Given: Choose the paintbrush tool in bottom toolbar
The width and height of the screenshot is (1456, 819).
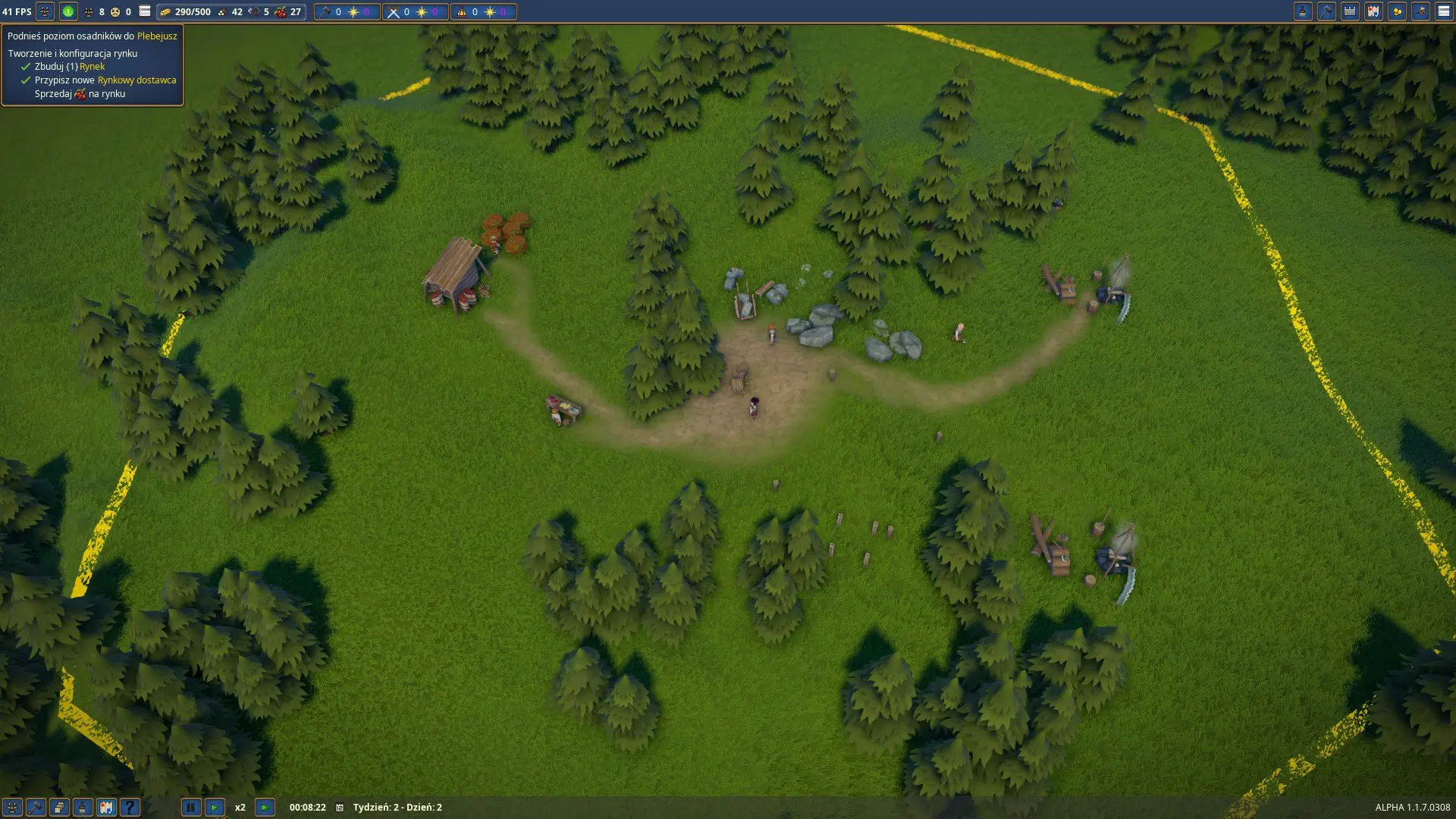Looking at the screenshot, I should [83, 808].
